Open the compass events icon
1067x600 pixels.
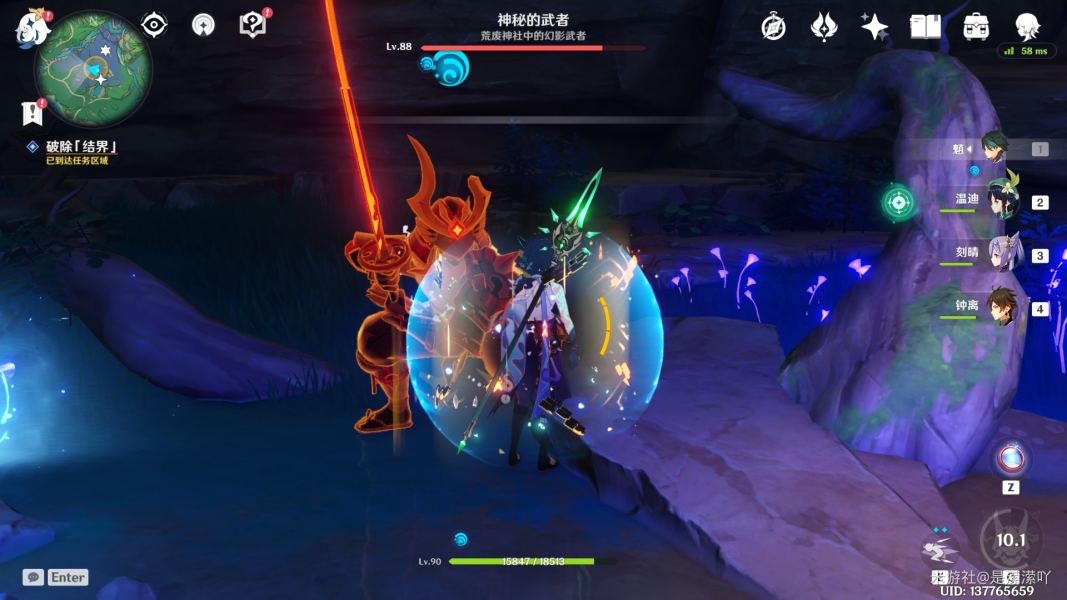773,27
